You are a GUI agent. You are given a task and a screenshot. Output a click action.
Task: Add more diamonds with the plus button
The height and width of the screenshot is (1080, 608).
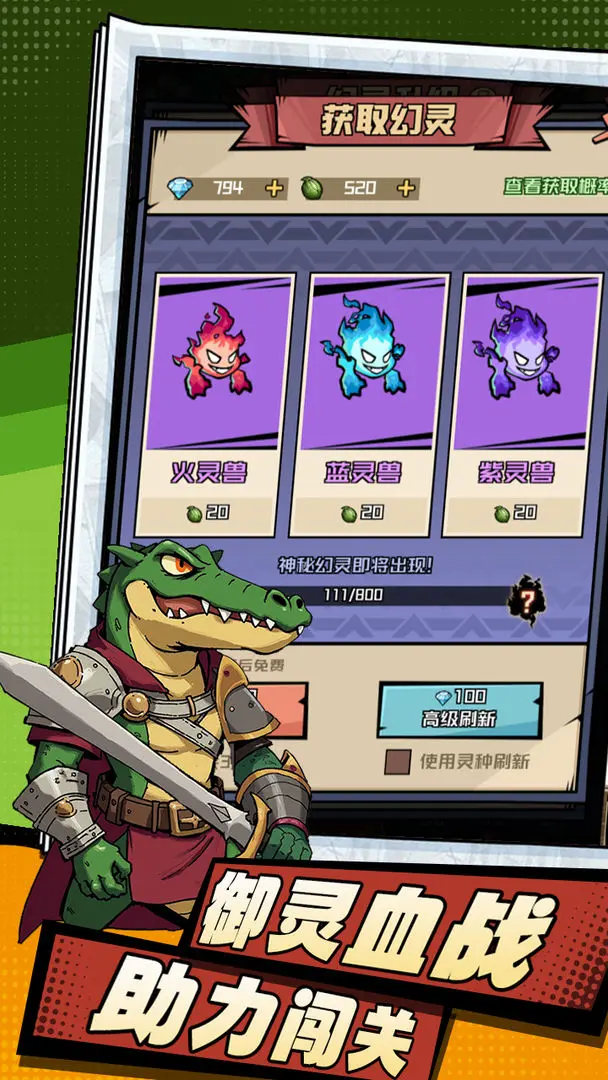point(276,188)
